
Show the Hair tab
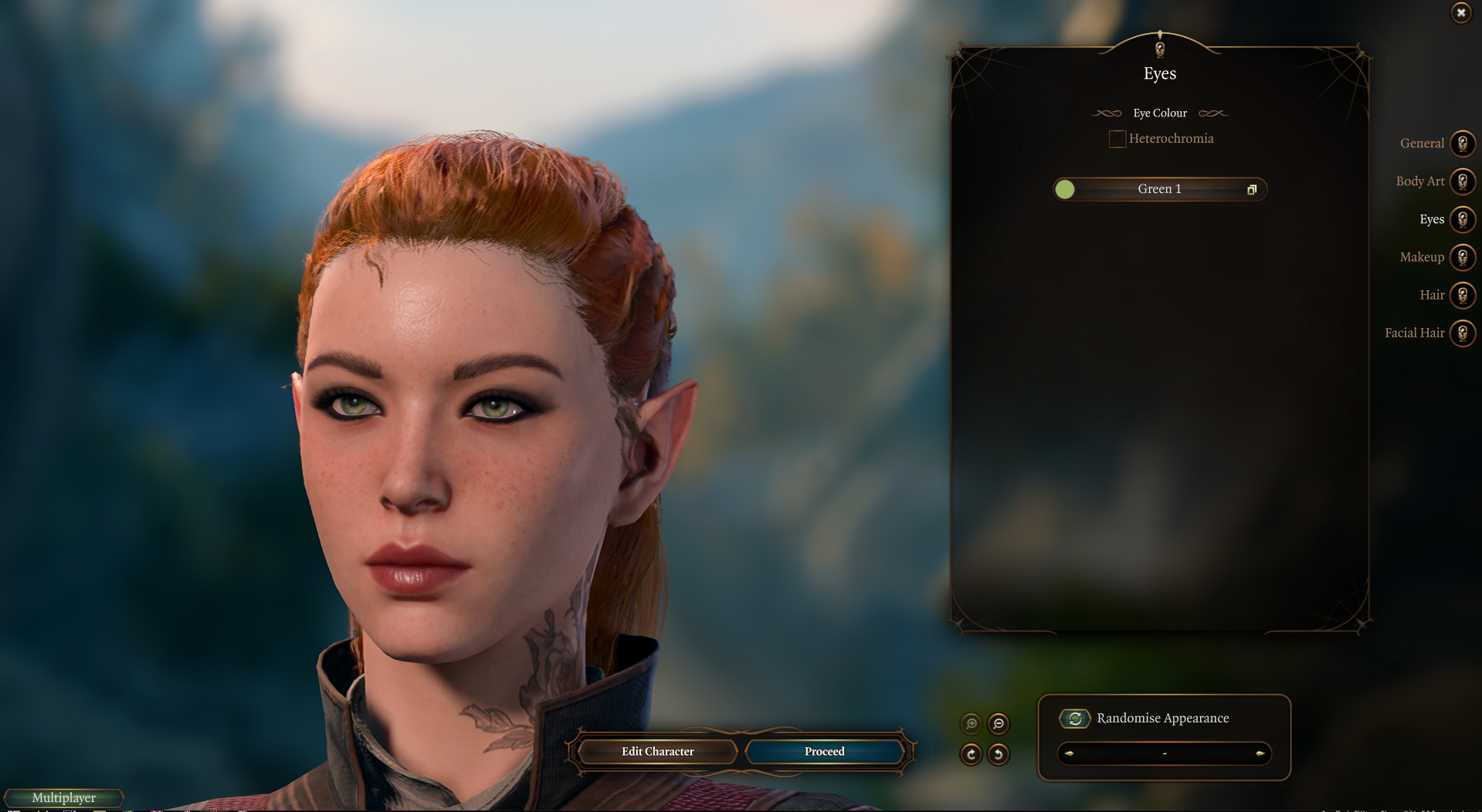tap(1462, 295)
